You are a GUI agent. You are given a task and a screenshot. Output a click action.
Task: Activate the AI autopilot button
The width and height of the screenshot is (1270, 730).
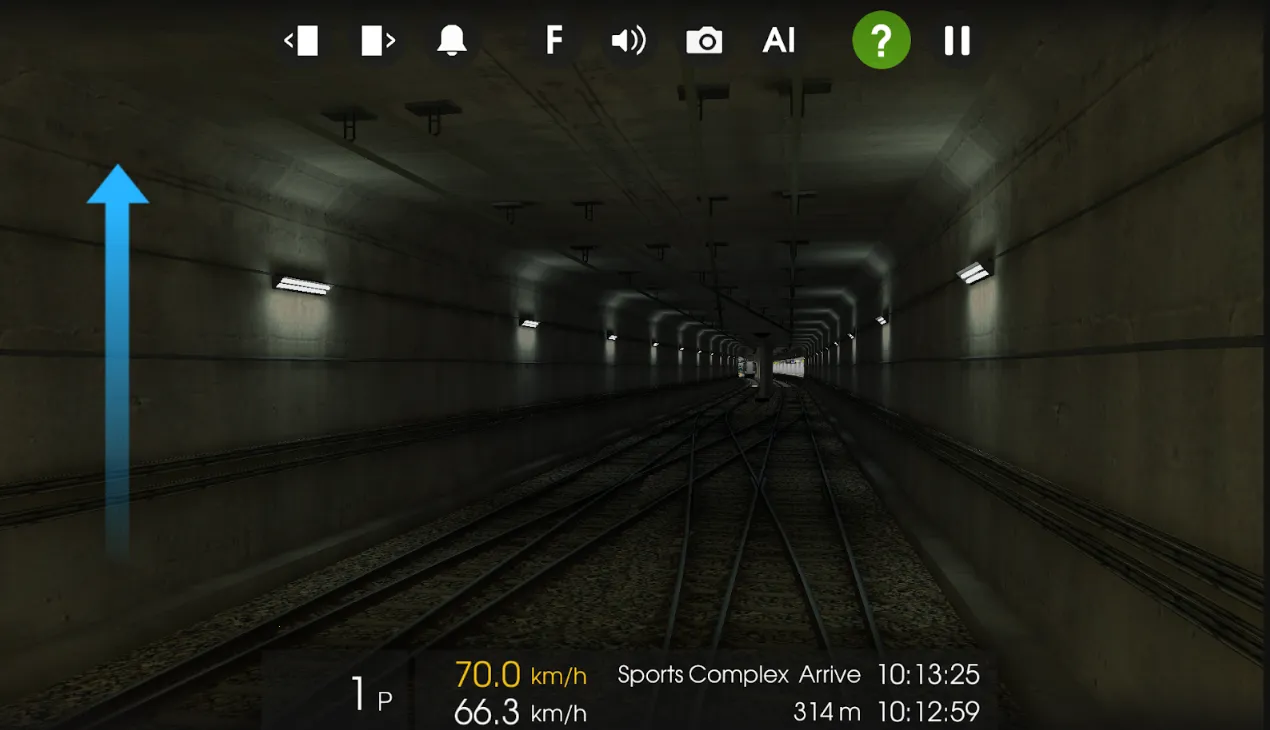(779, 41)
